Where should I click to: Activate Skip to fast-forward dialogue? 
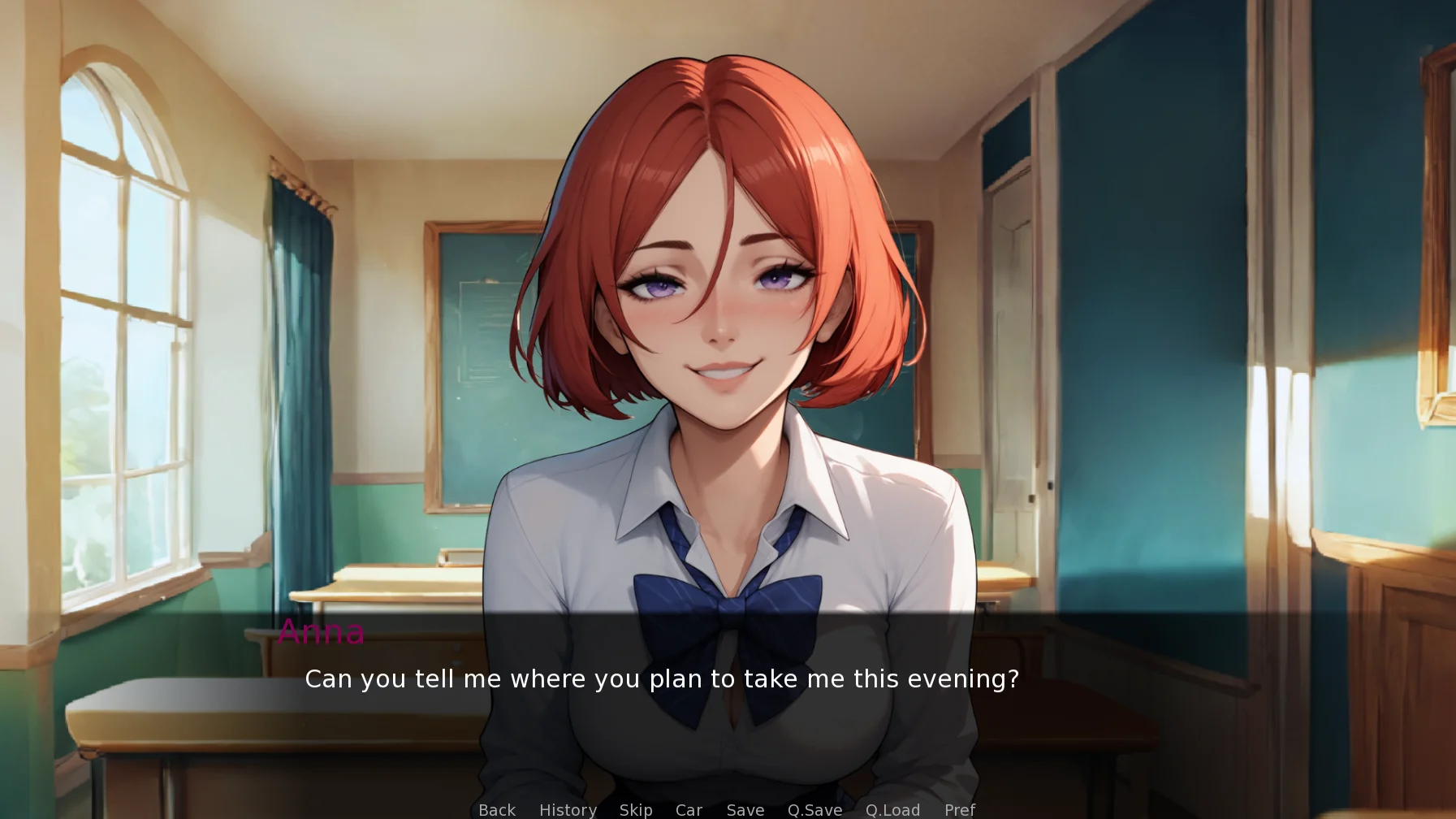[x=636, y=809]
